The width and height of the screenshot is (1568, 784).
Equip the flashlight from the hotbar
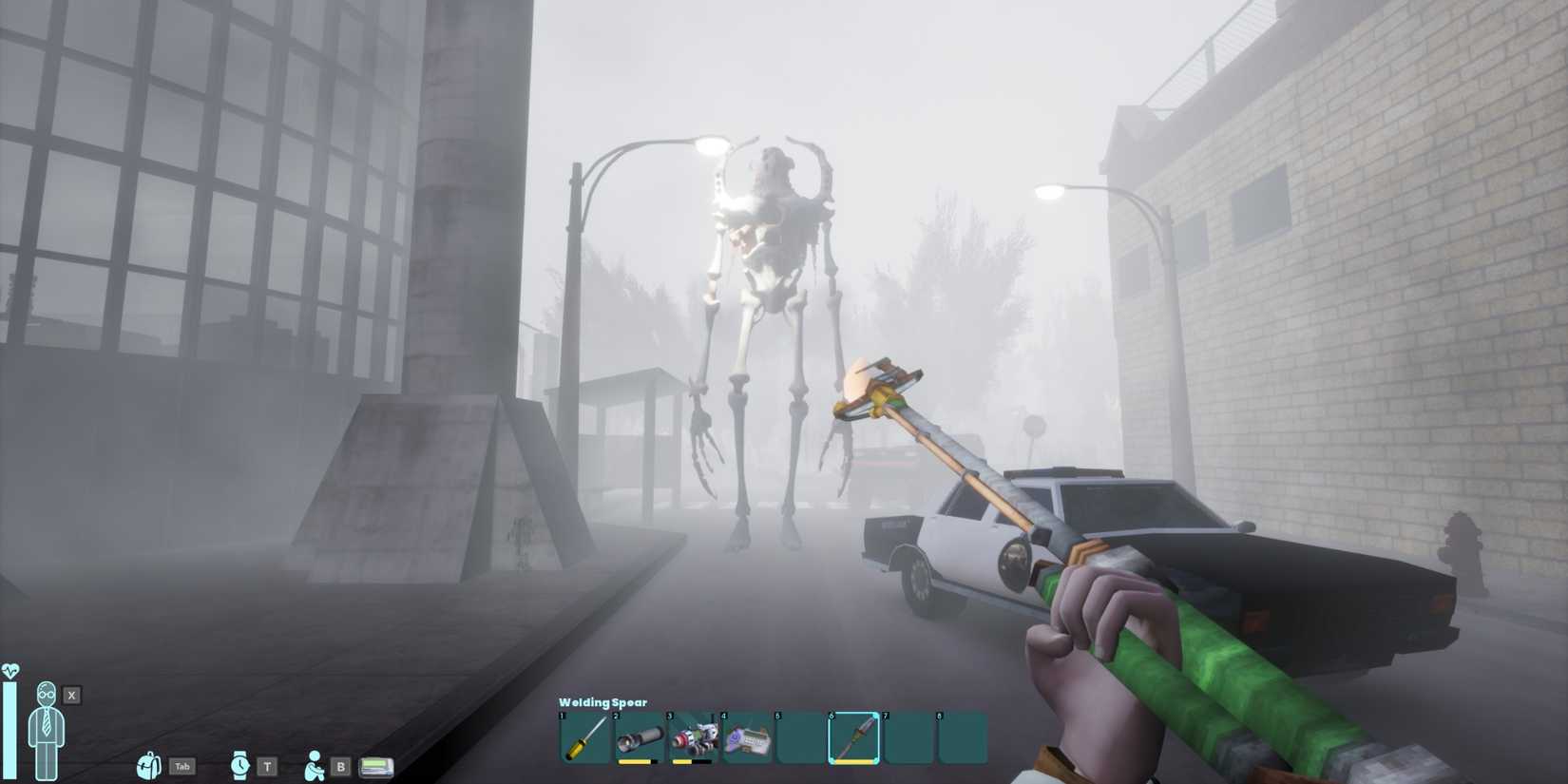[x=639, y=738]
